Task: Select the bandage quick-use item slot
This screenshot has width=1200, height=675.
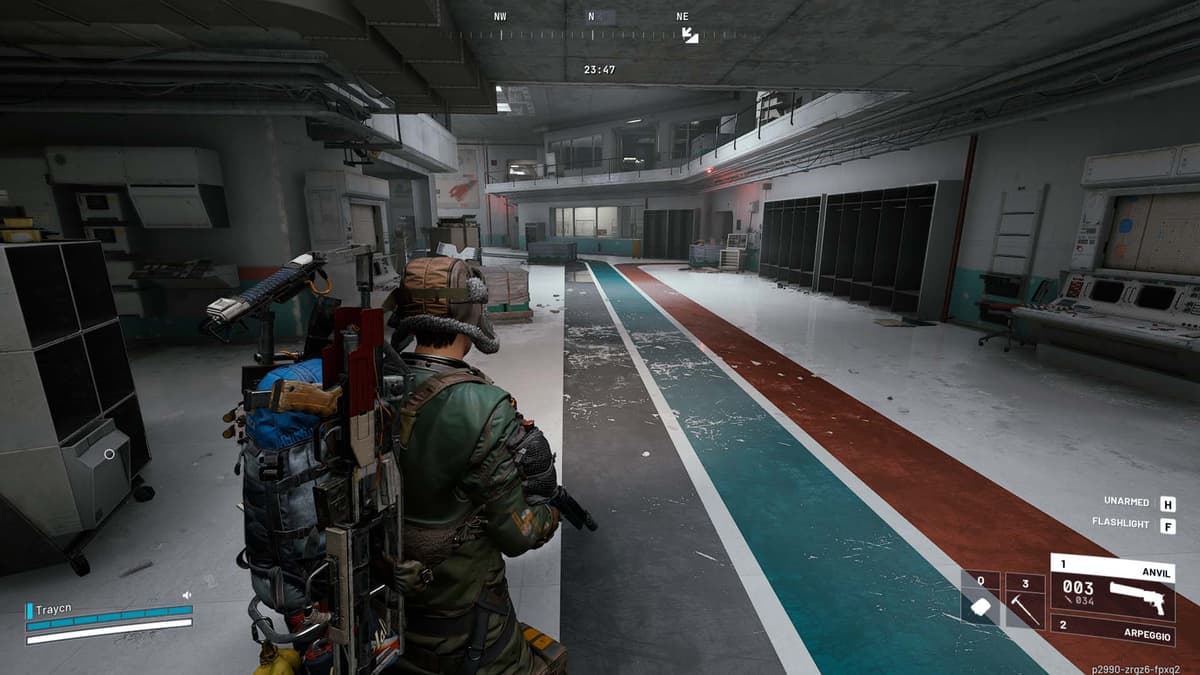Action: point(981,599)
